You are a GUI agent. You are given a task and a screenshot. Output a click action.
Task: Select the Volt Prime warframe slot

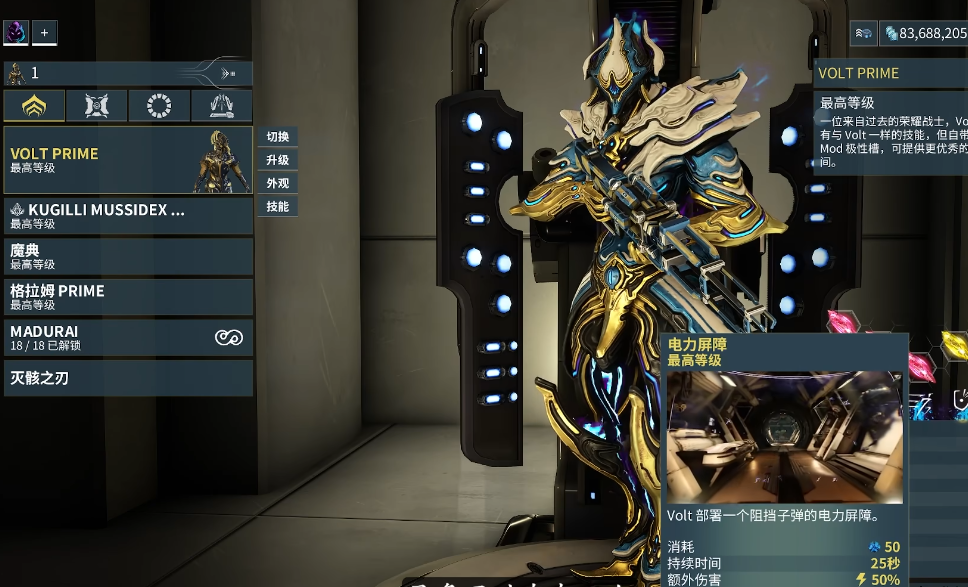(x=128, y=160)
